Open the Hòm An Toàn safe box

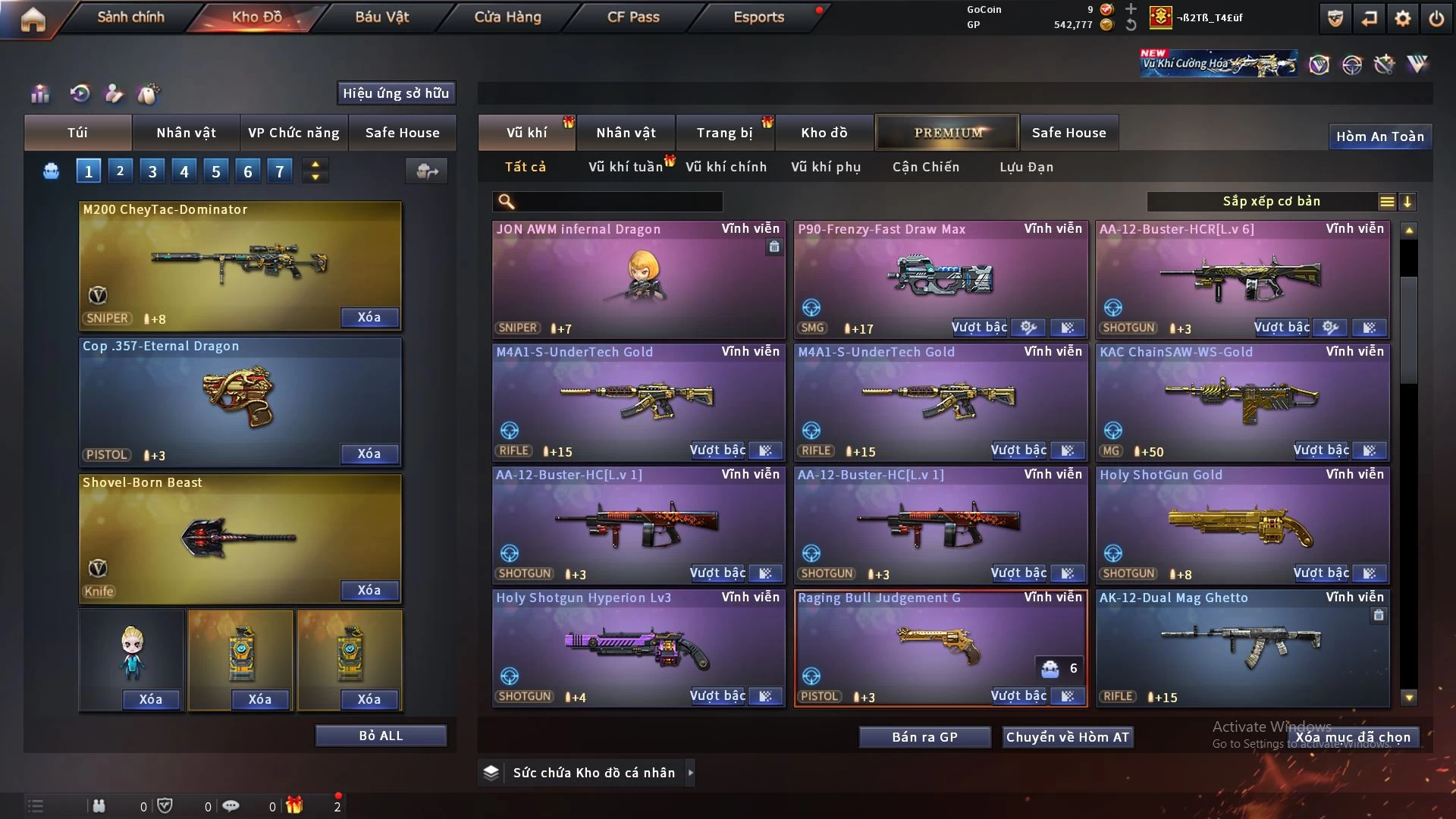click(x=1379, y=136)
